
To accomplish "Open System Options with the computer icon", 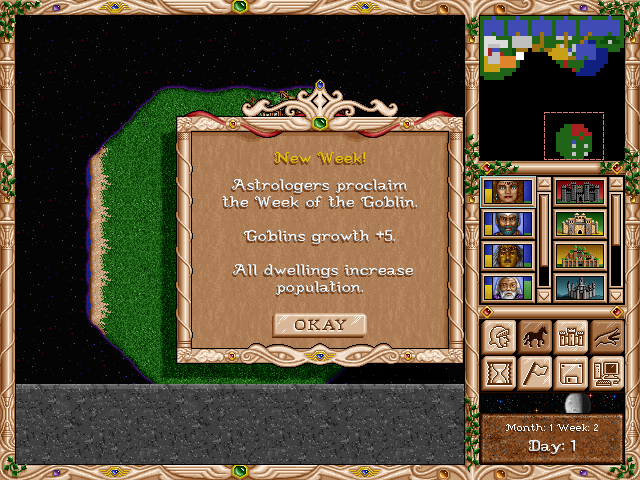I will point(605,373).
